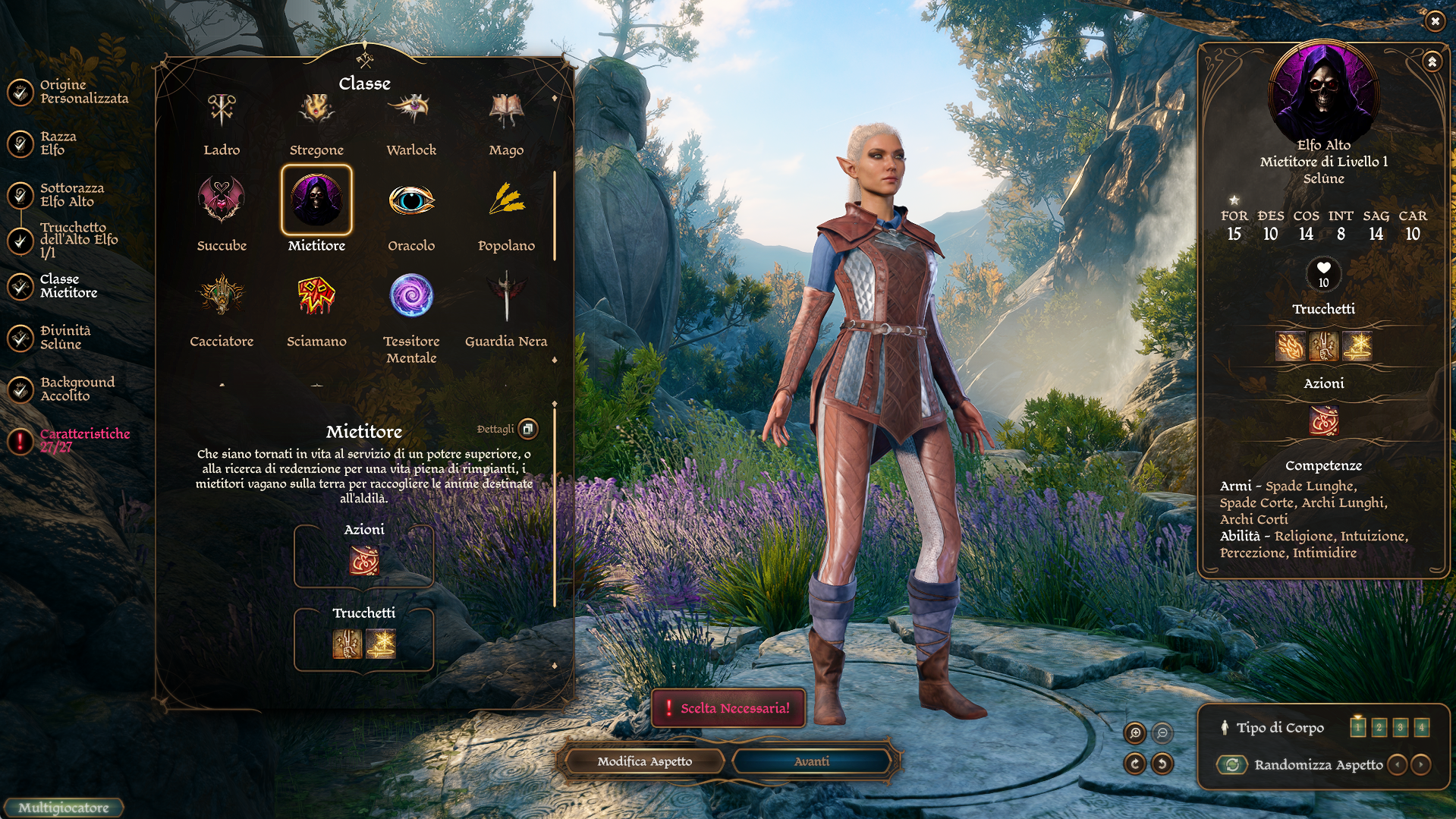Select the Oracolo eye icon

tap(411, 200)
